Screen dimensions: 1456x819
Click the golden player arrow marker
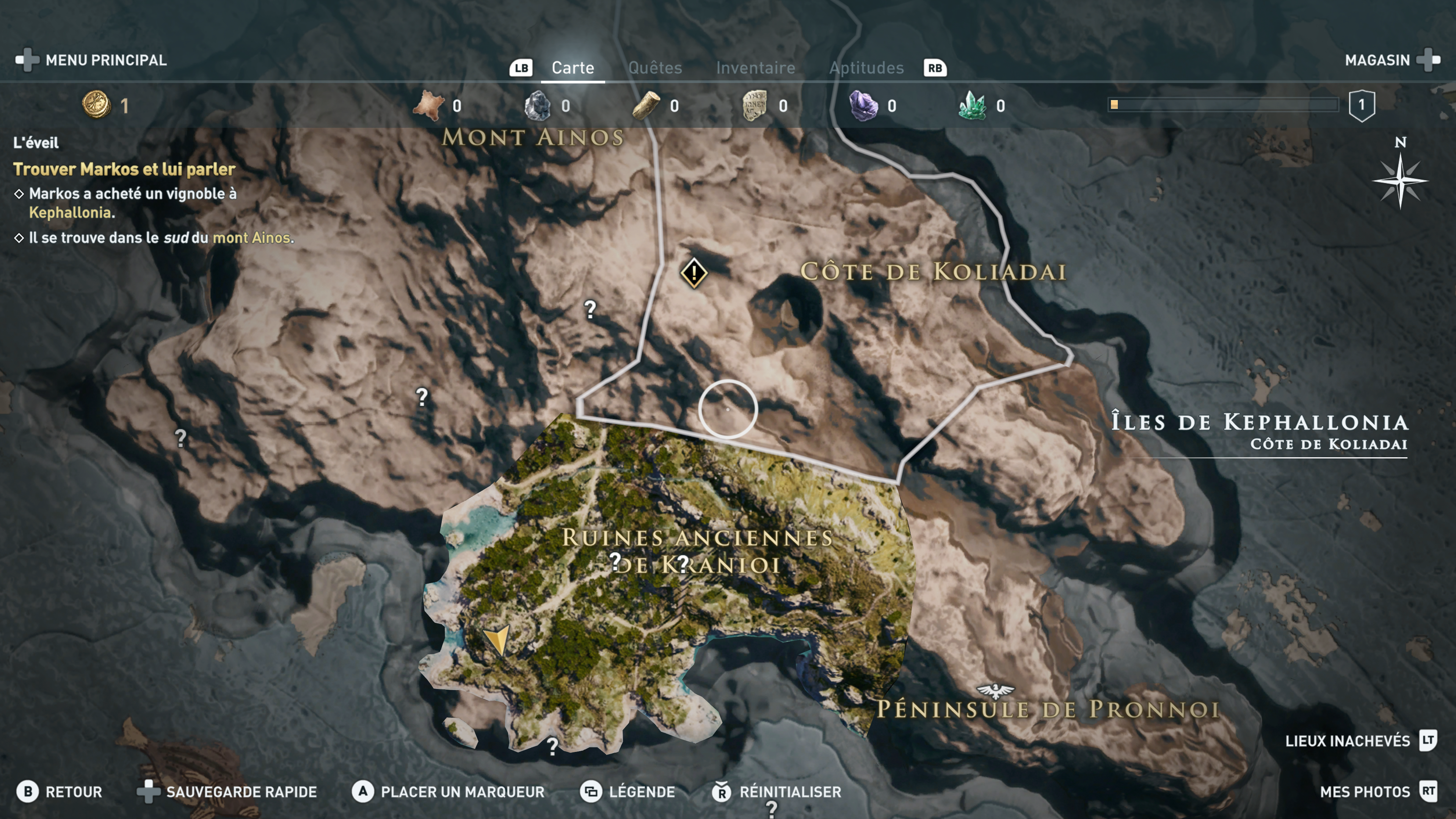497,639
